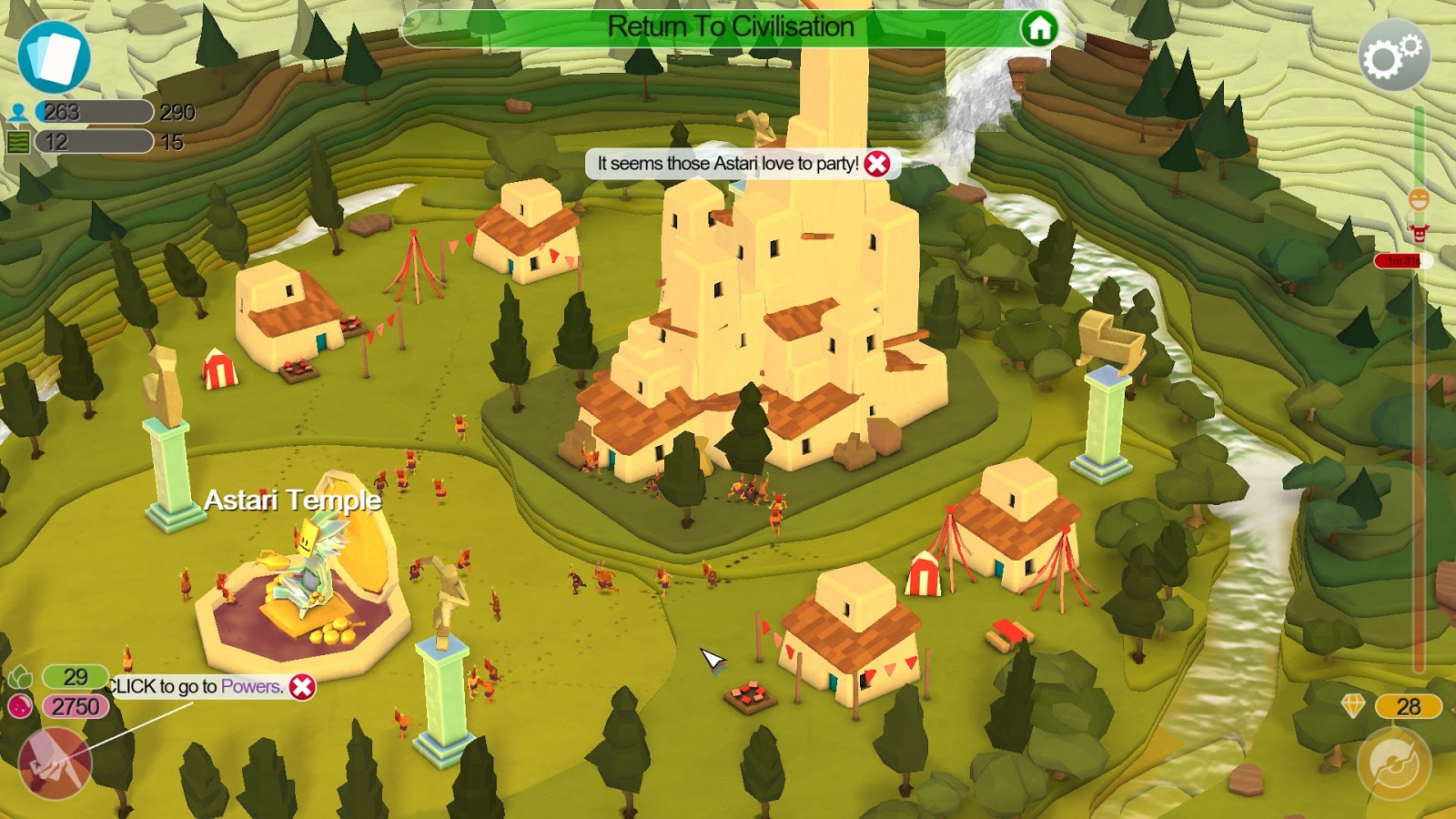The height and width of the screenshot is (819, 1456).
Task: Click the gem counter showing 28
Action: (x=1408, y=705)
